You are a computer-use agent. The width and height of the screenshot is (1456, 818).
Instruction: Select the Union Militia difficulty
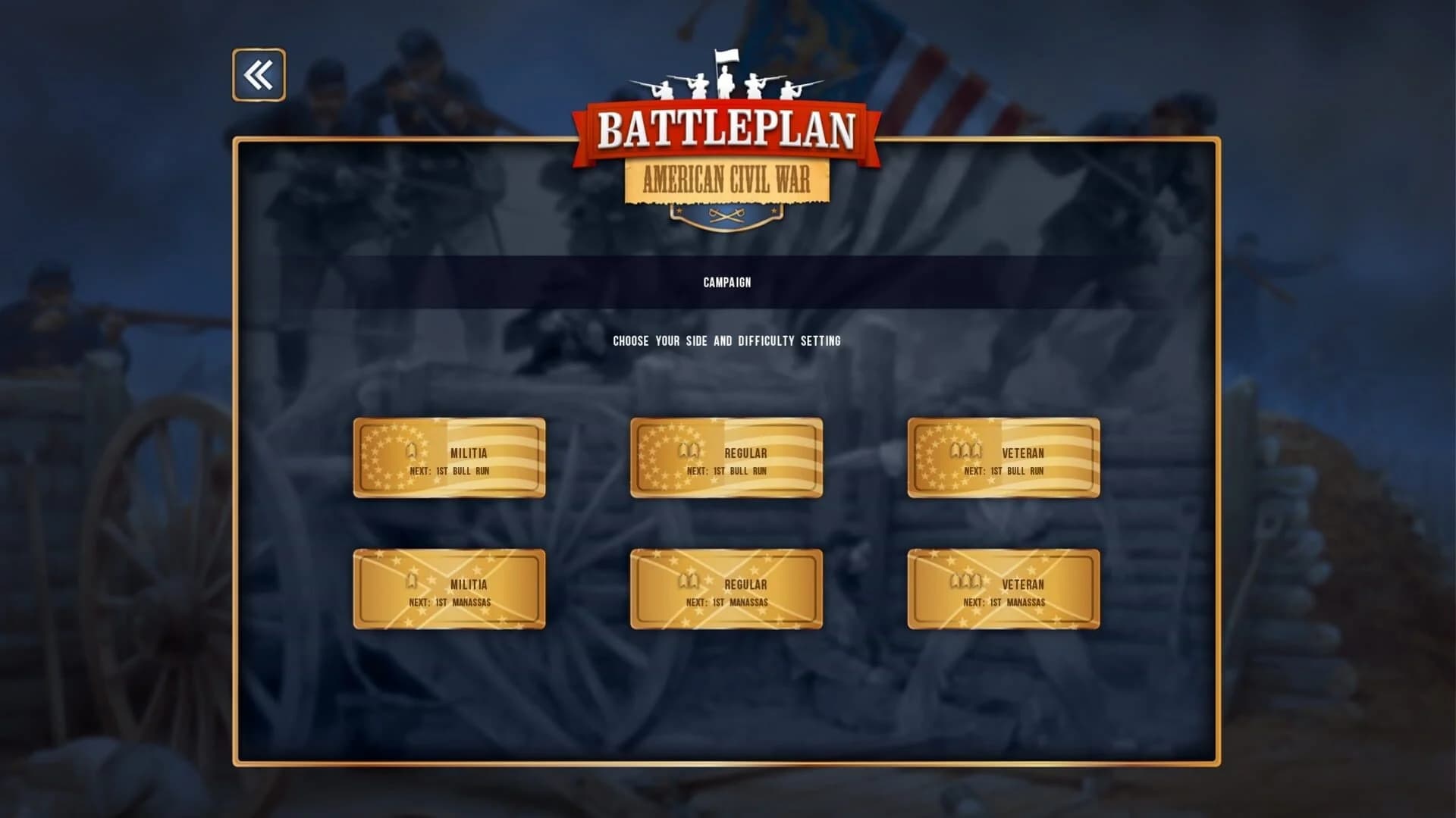pos(449,457)
